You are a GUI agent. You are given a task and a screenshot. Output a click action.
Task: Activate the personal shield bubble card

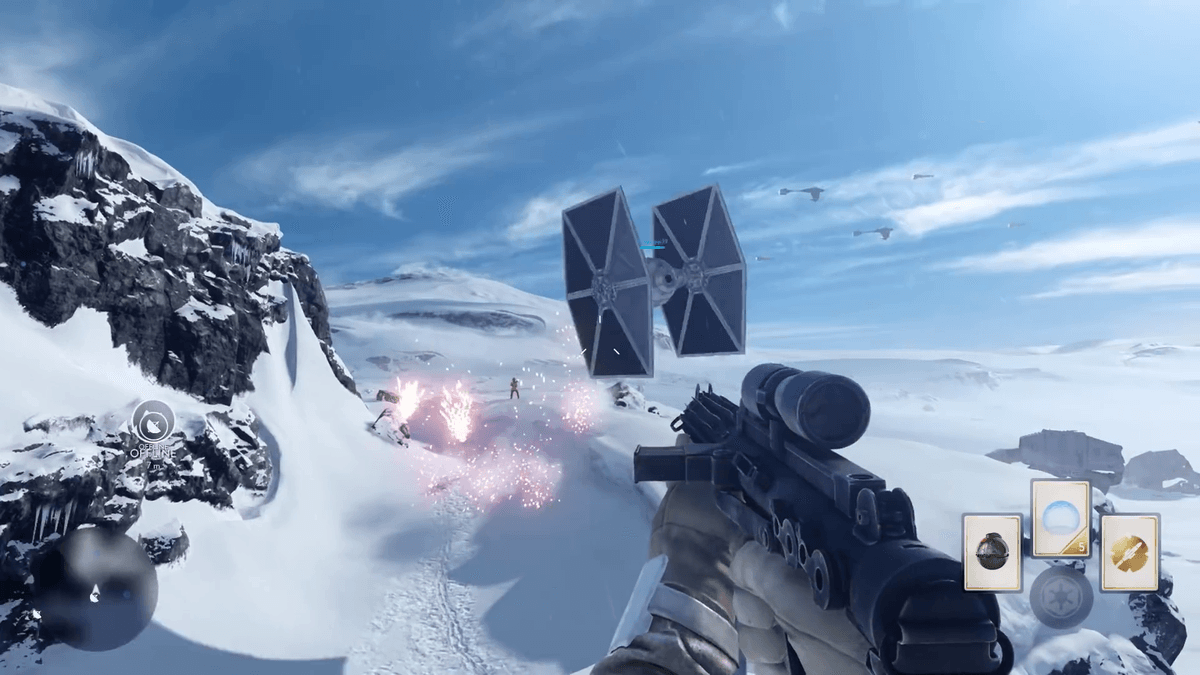click(1060, 518)
